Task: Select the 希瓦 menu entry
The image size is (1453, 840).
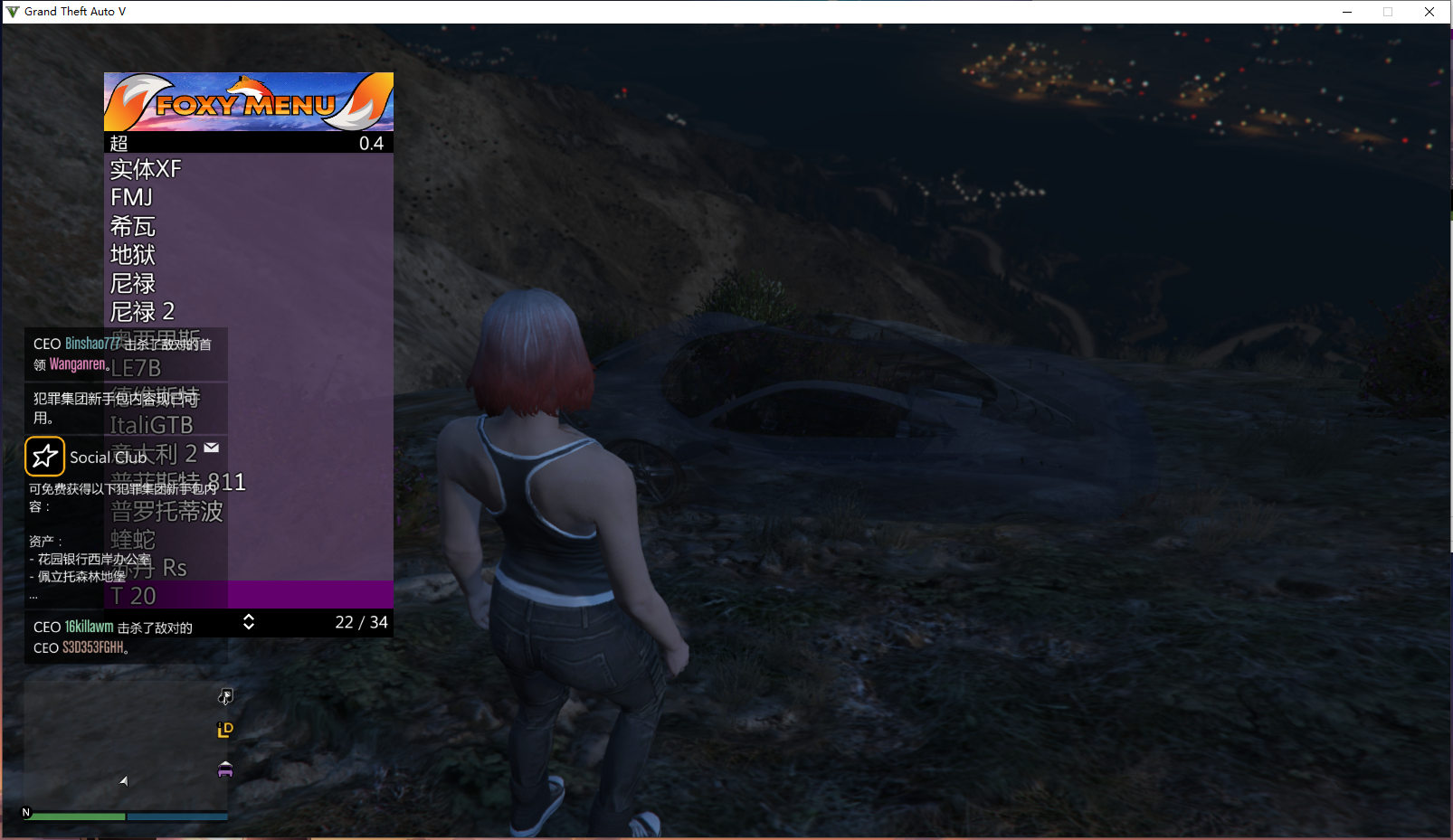Action: tap(133, 226)
